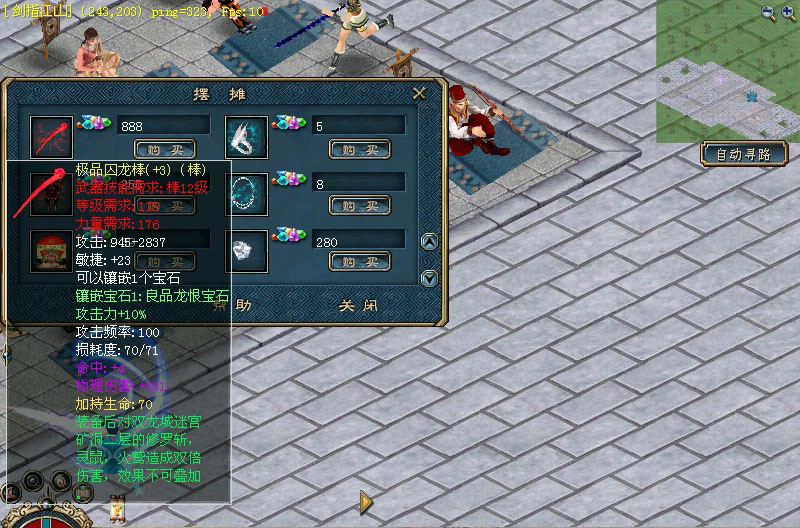The image size is (800, 528).
Task: Zoom out the minimap with the minus magnifier
Action: 768,13
